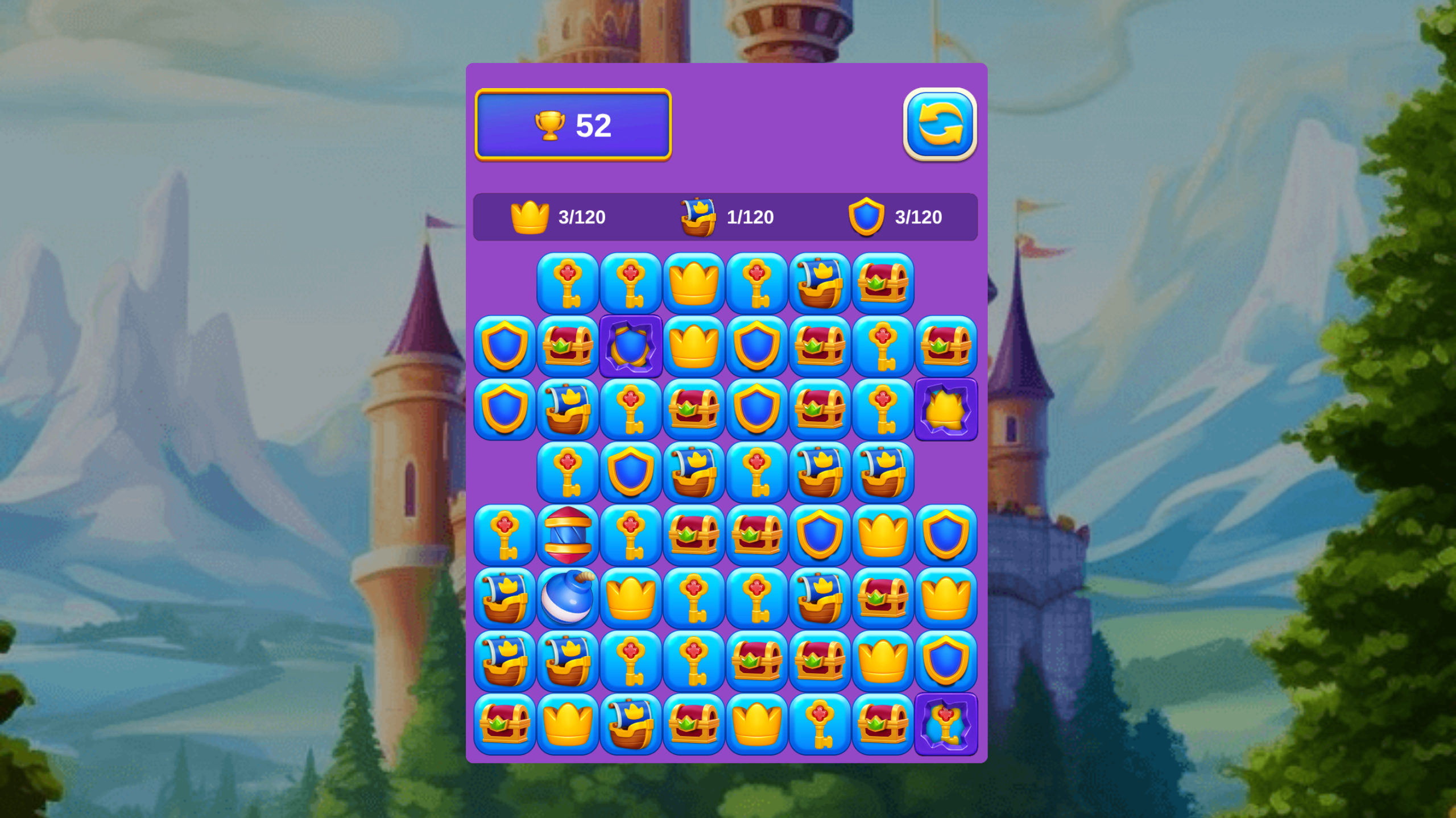Select the highlighted shield tile with purple background
Image resolution: width=1456 pixels, height=818 pixels.
(631, 348)
